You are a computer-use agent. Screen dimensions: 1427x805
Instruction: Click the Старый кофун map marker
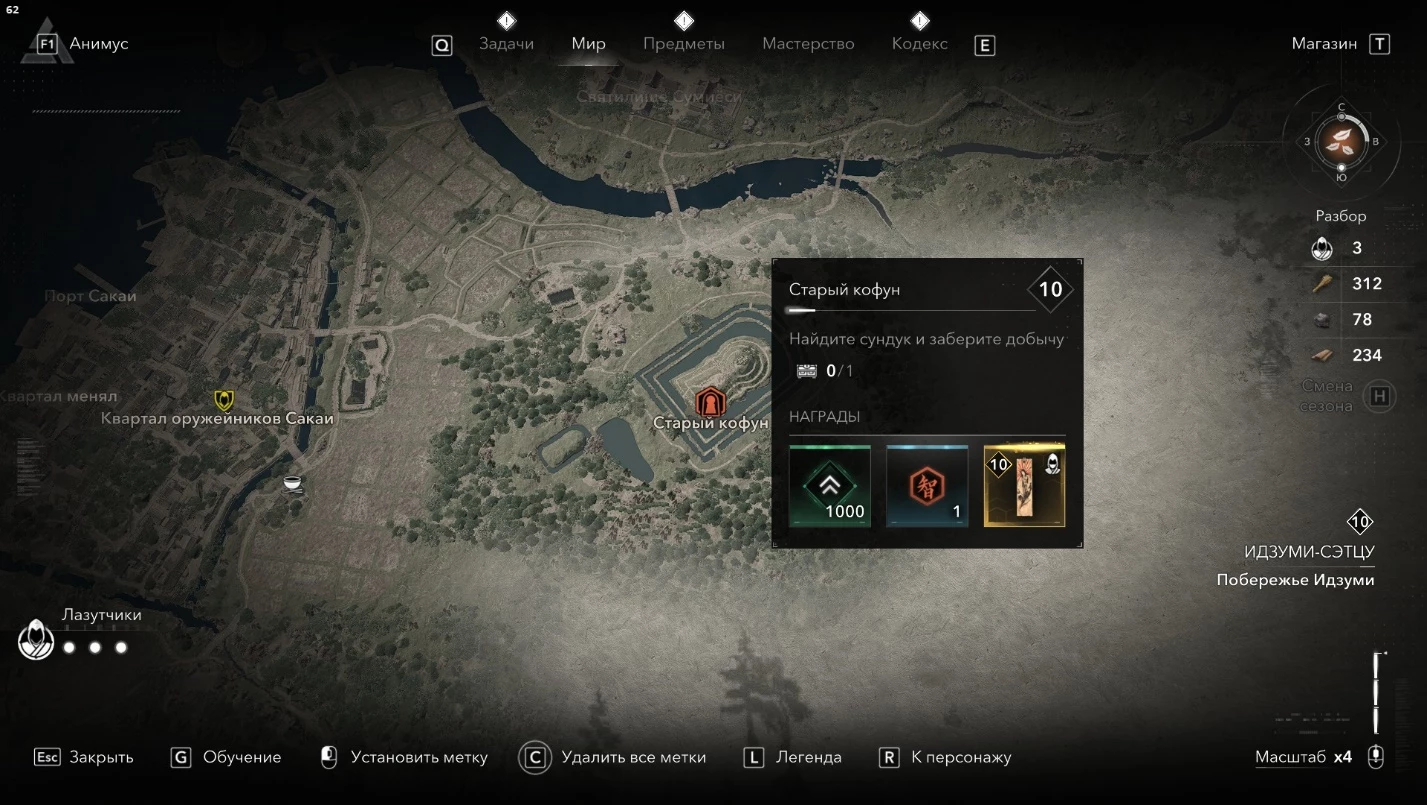709,403
